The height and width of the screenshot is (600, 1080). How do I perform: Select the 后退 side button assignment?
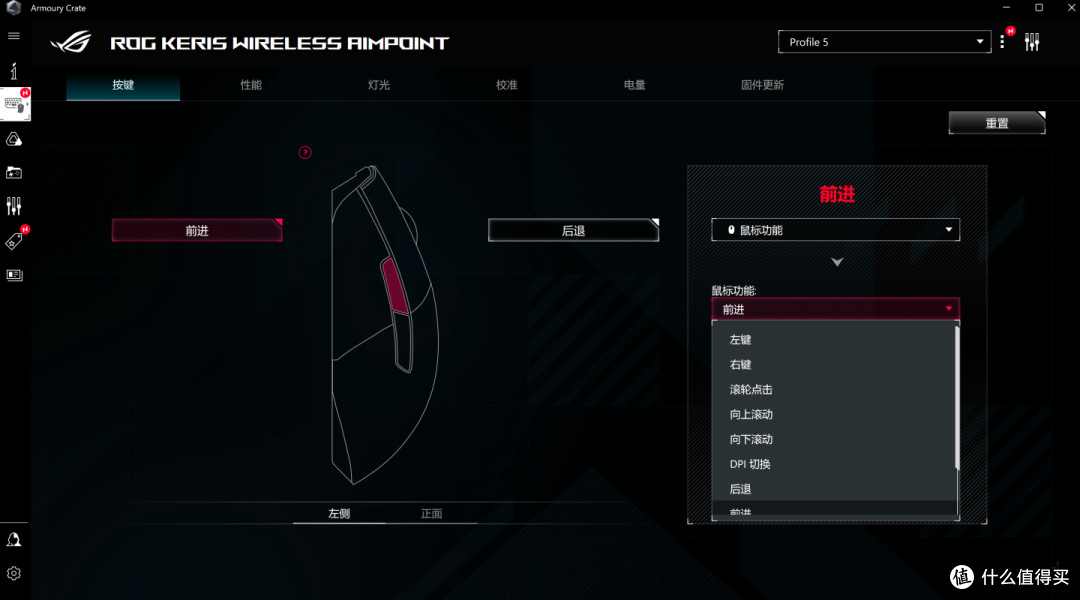[573, 230]
